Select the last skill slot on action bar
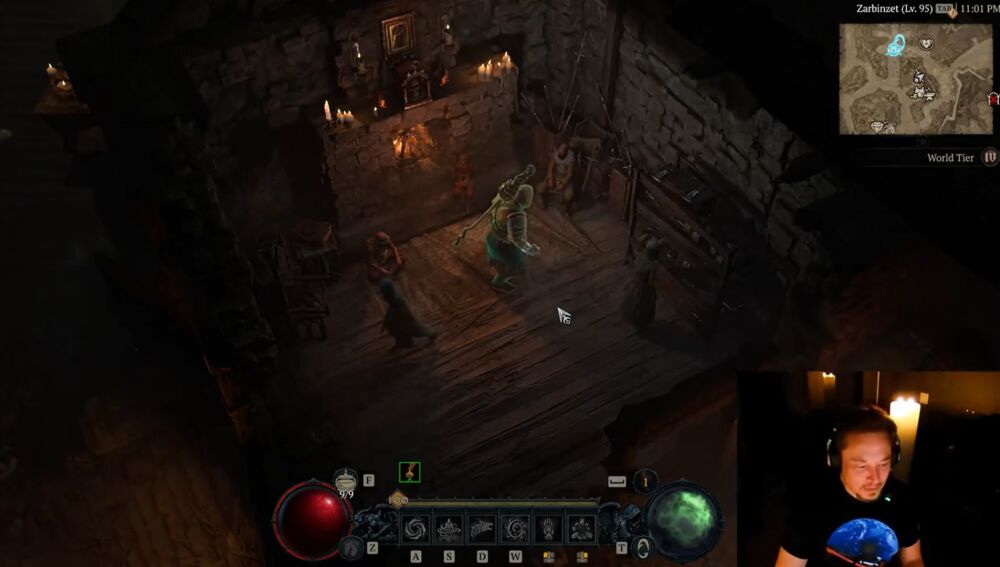1000x567 pixels. click(x=581, y=528)
